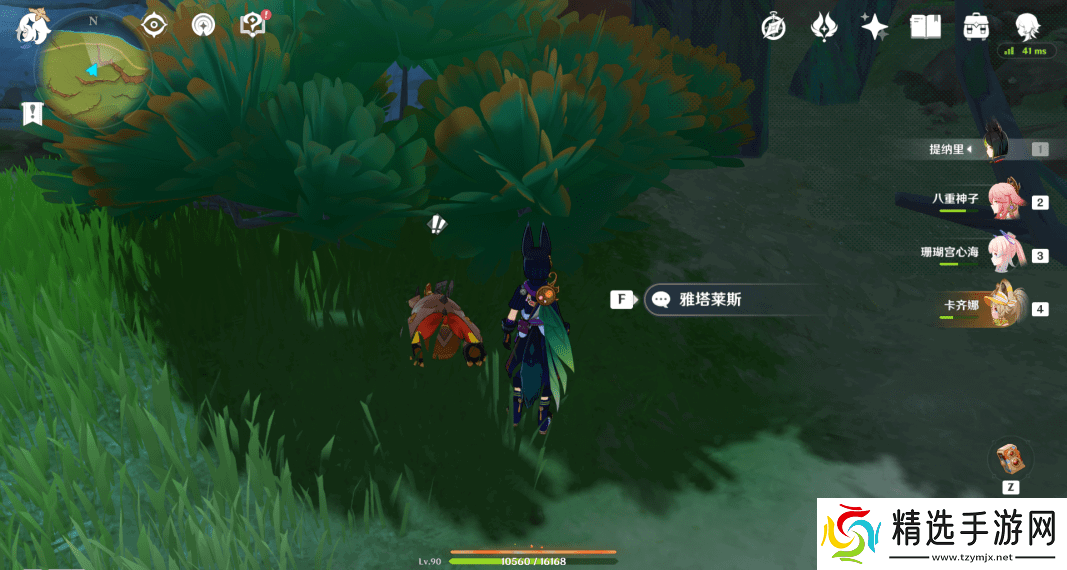Select party member 提纳里
This screenshot has width=1067, height=570.
click(x=993, y=149)
